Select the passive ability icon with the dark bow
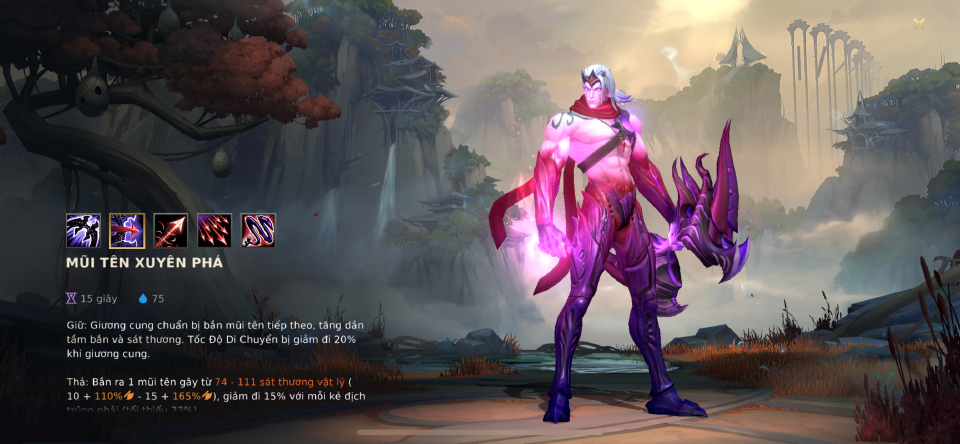This screenshot has width=960, height=444. pyautogui.click(x=83, y=230)
